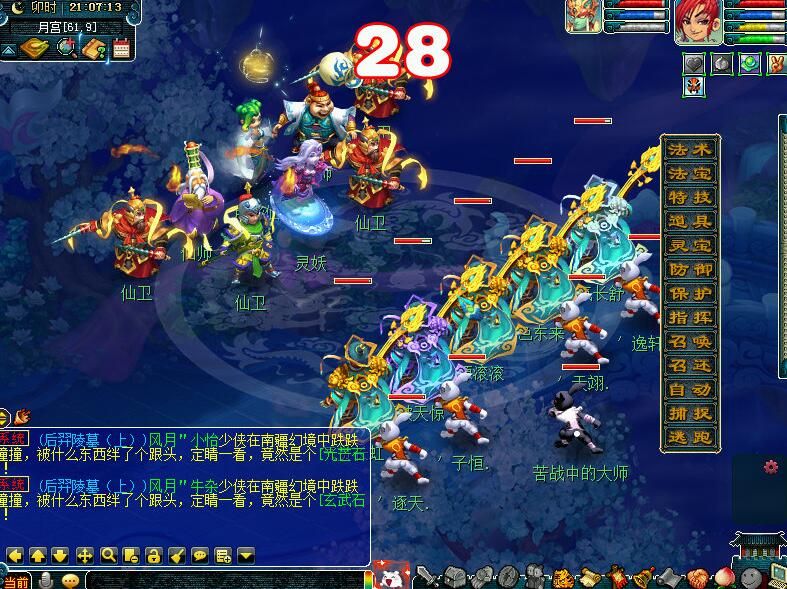Choose 防御 to defend
The width and height of the screenshot is (787, 589).
pos(691,270)
